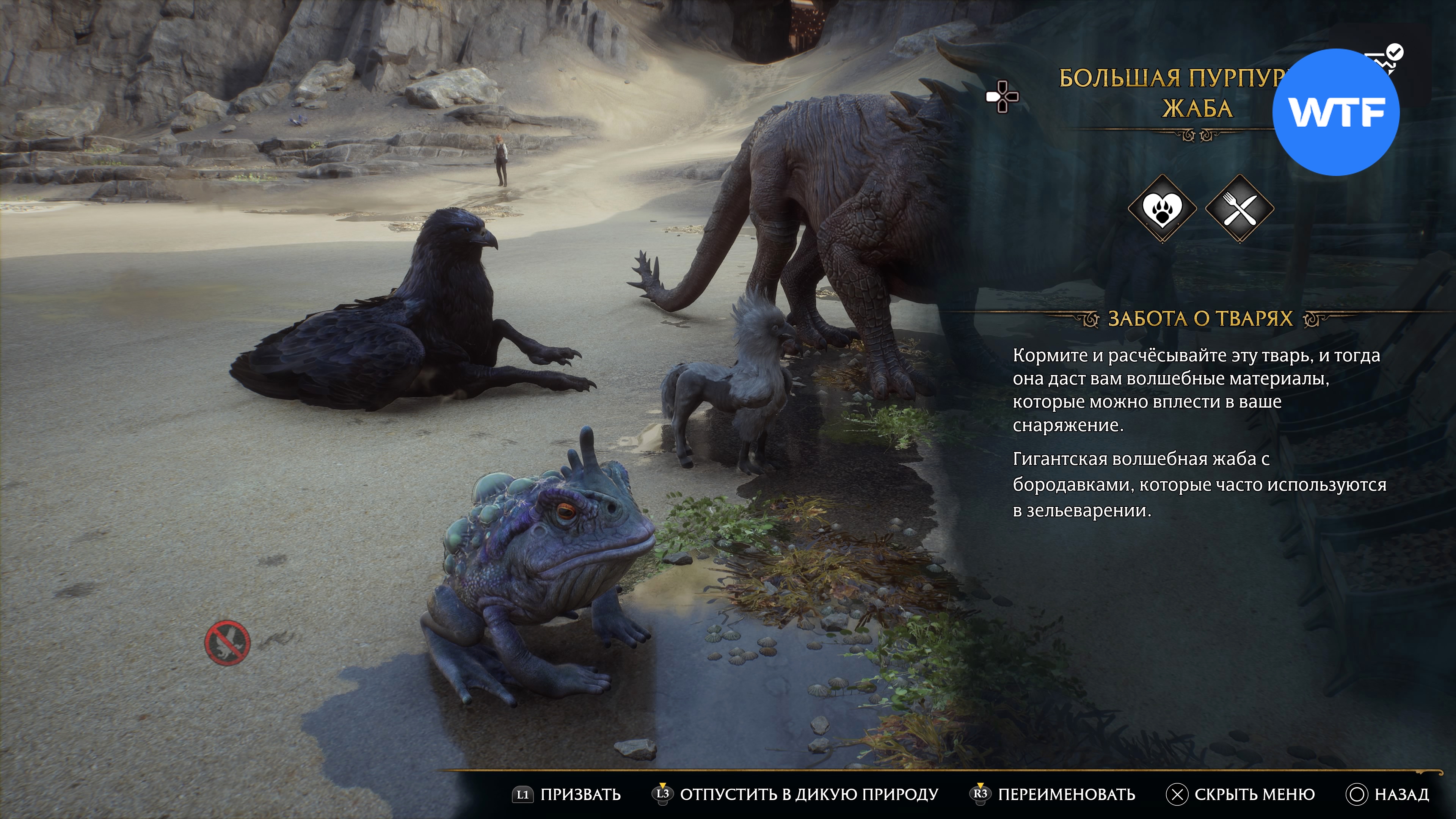Hide the menu with Скрыть меню
Viewport: 1456px width, 819px height.
click(x=1241, y=794)
